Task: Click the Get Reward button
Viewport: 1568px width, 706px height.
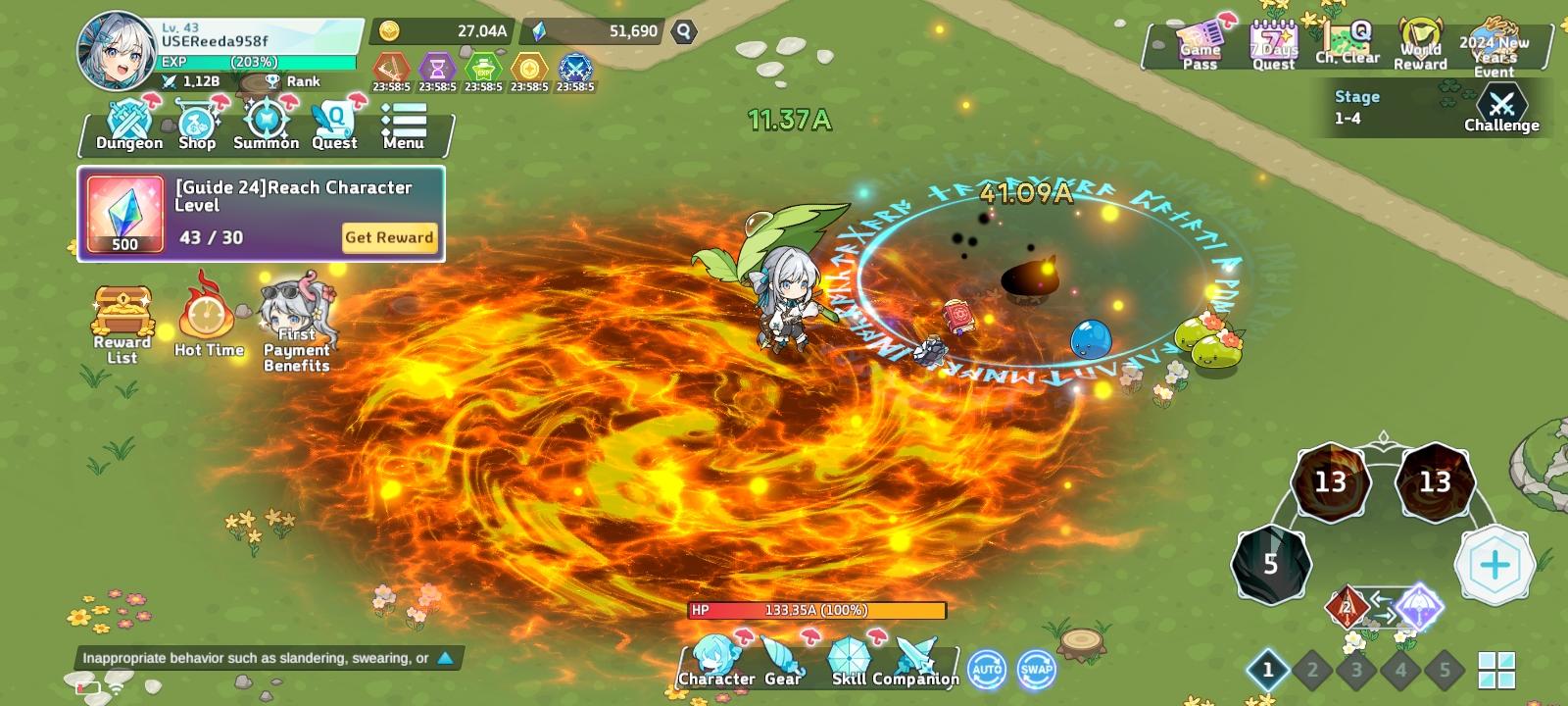Action: (x=389, y=238)
